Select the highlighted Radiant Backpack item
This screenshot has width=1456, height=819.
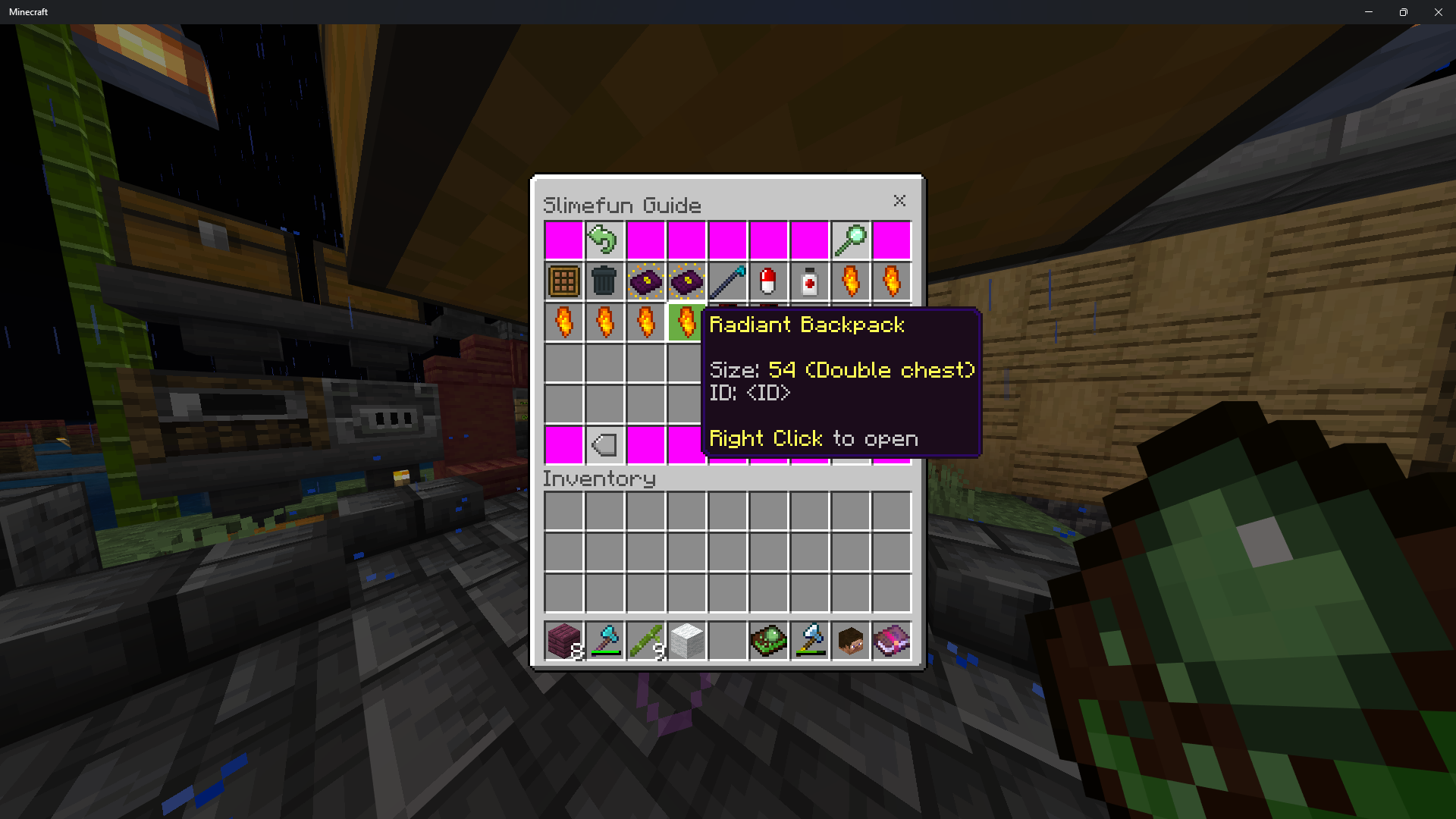(x=686, y=322)
